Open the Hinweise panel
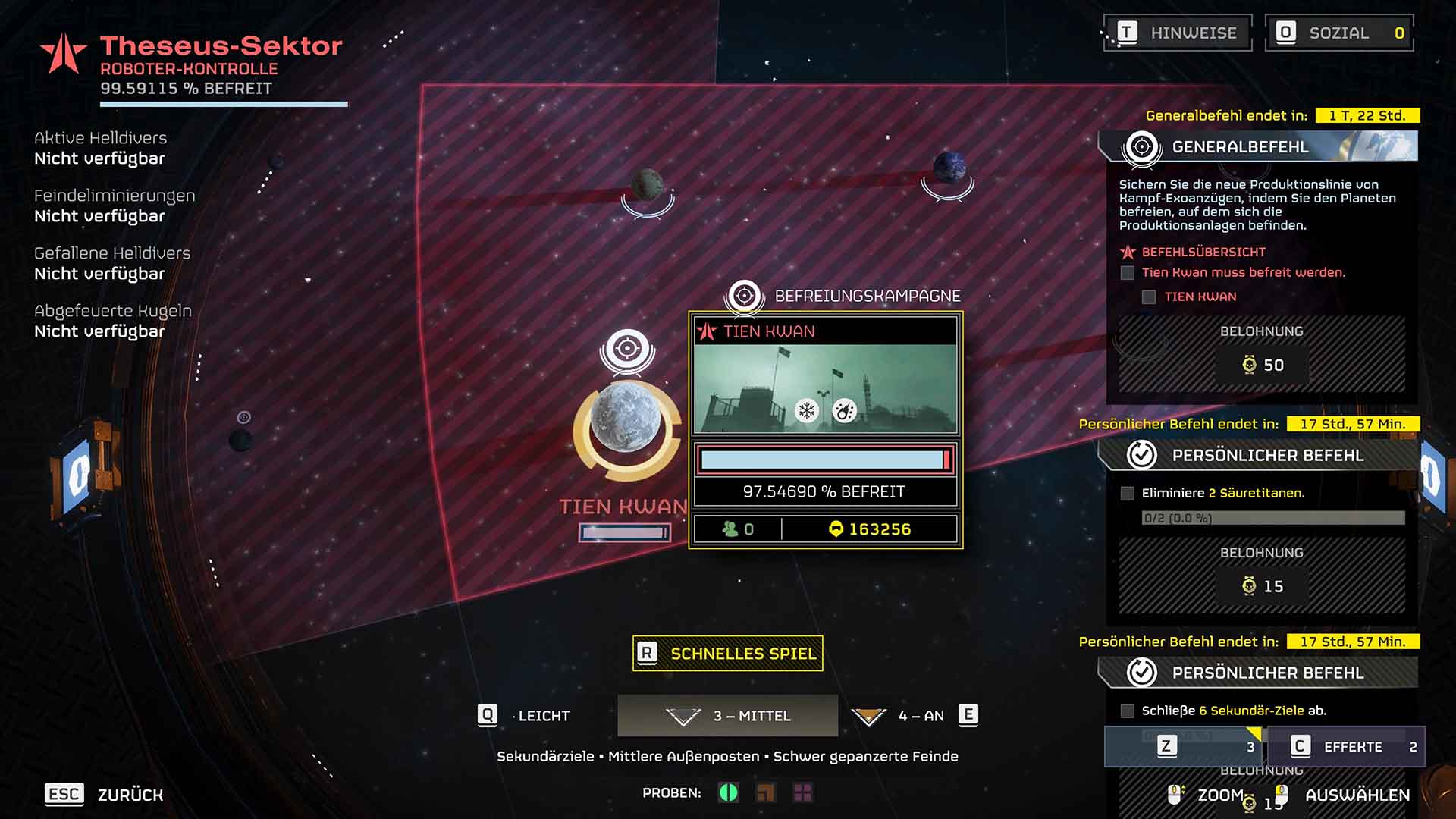Image resolution: width=1456 pixels, height=819 pixels. 1177,33
